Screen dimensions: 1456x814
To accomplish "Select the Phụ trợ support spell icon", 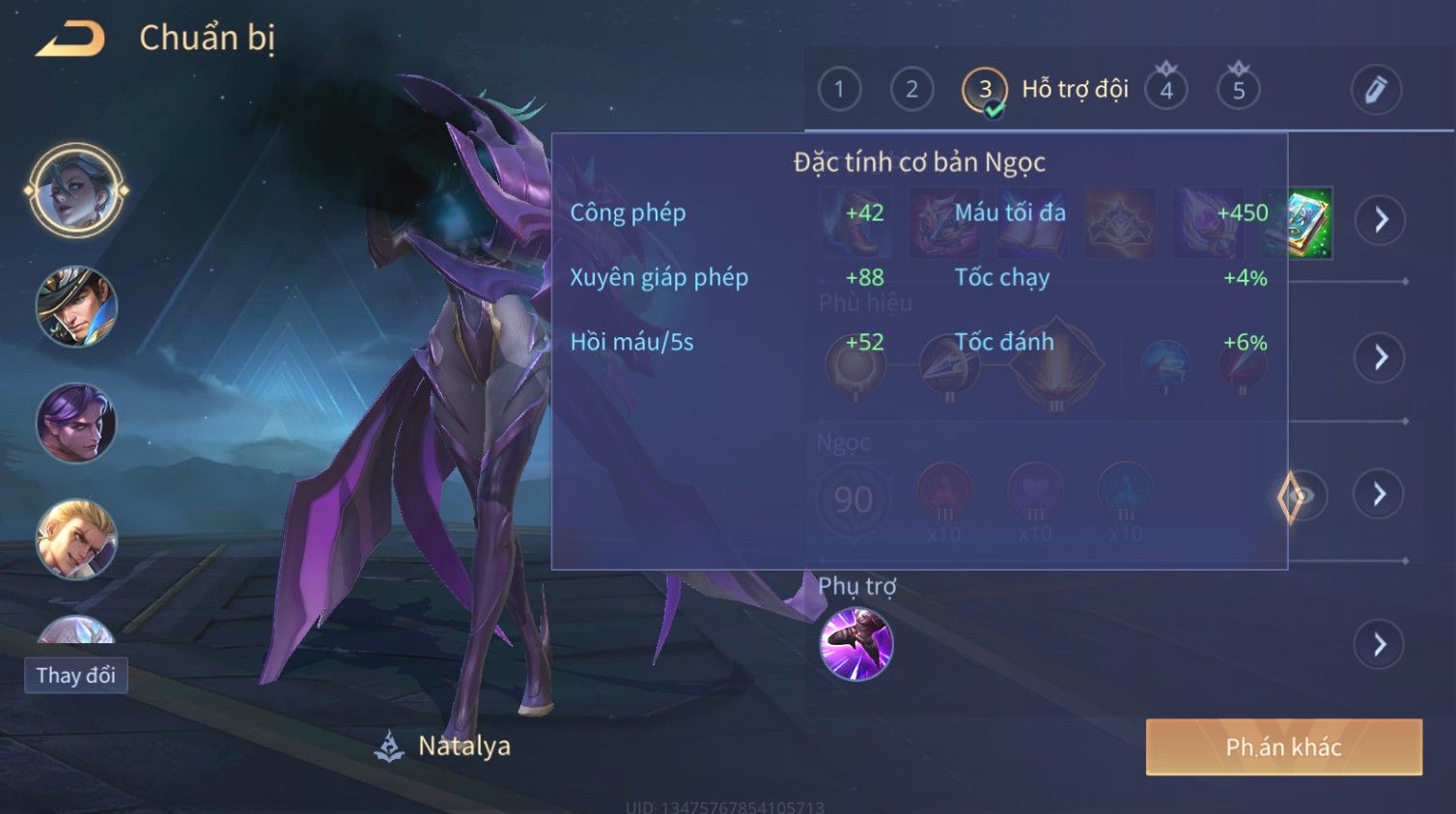I will (855, 644).
